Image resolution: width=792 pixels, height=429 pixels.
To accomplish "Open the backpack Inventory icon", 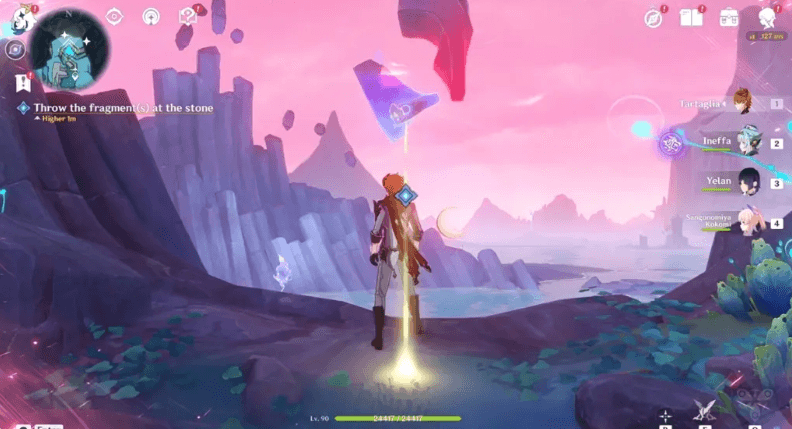I will [x=728, y=17].
